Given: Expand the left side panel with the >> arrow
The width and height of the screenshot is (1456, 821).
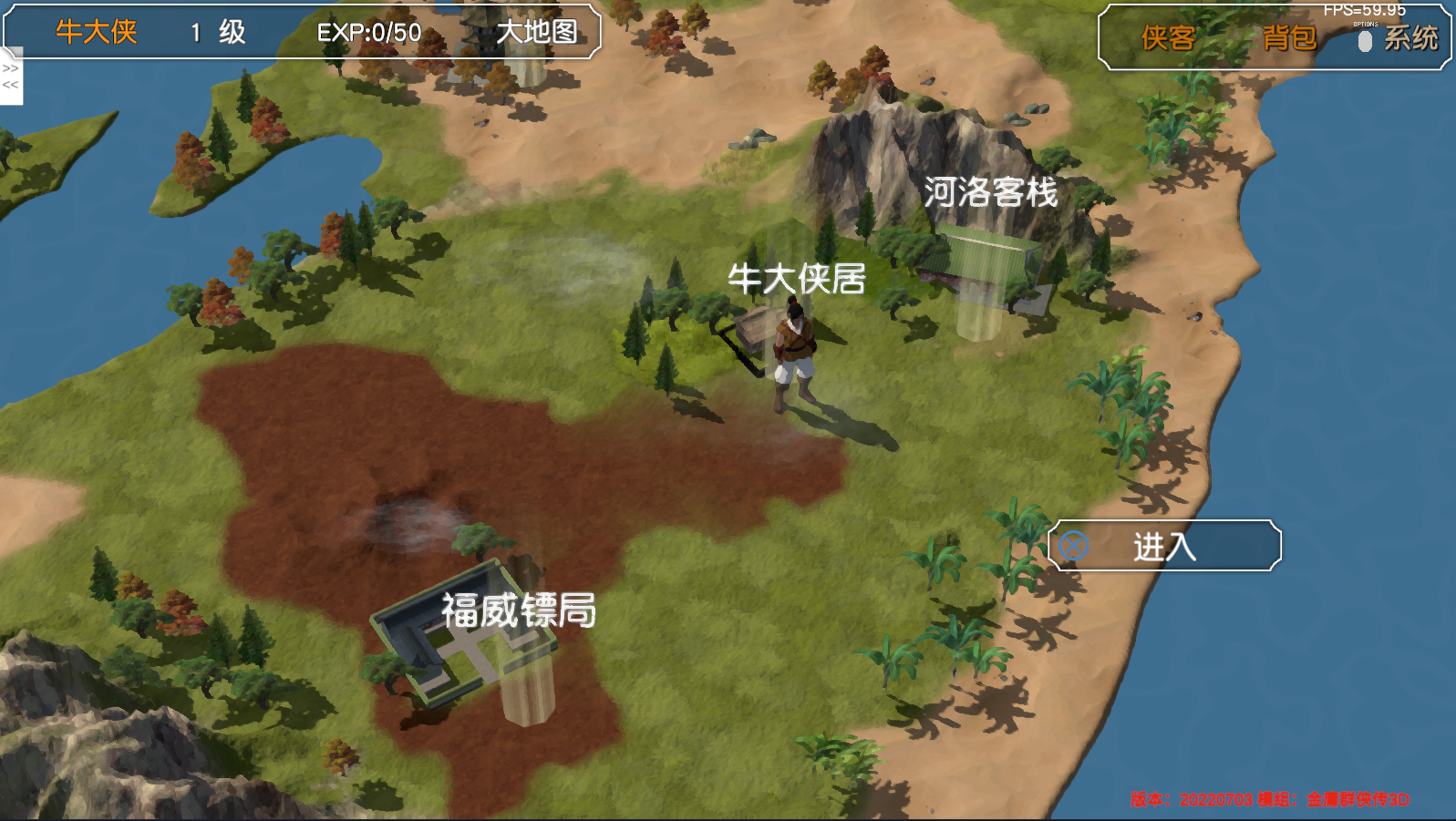Looking at the screenshot, I should [x=11, y=68].
